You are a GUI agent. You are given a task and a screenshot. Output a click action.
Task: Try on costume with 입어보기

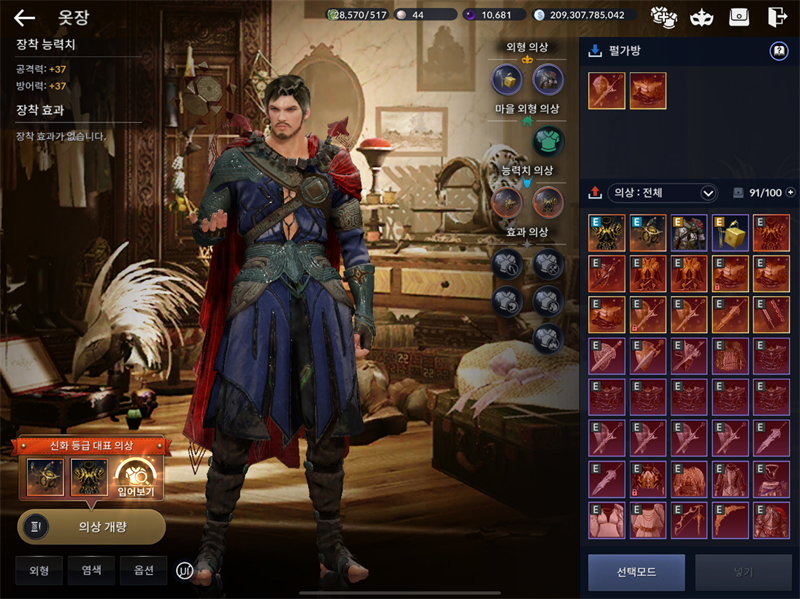[133, 477]
